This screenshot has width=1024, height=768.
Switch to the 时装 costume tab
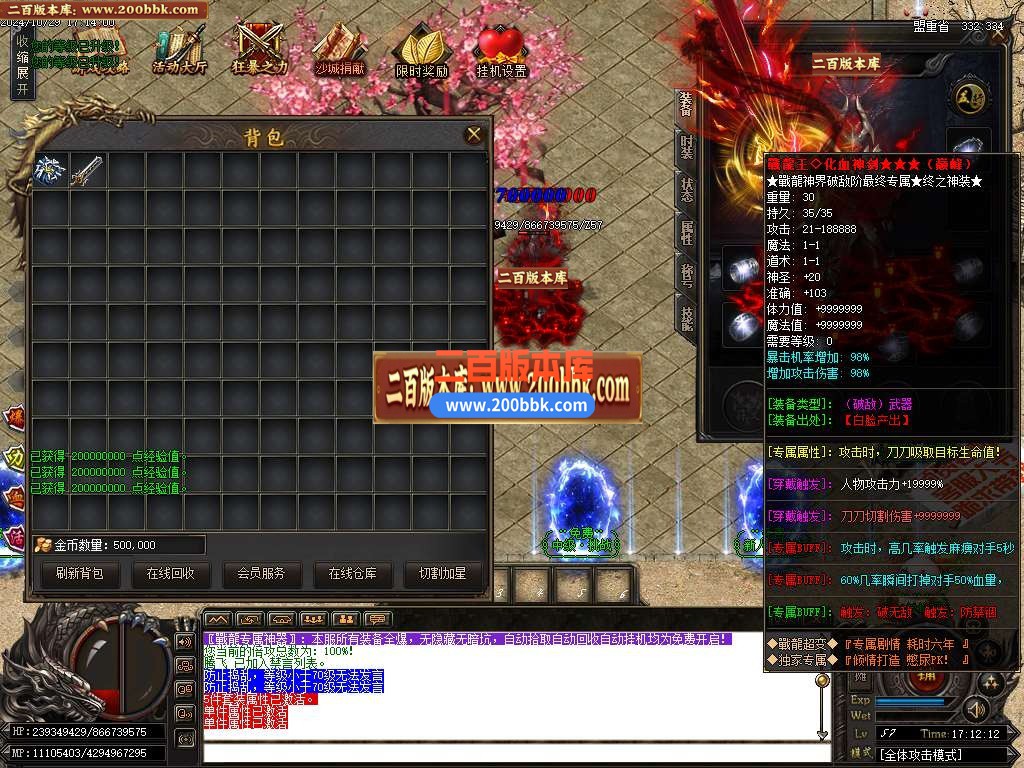686,147
